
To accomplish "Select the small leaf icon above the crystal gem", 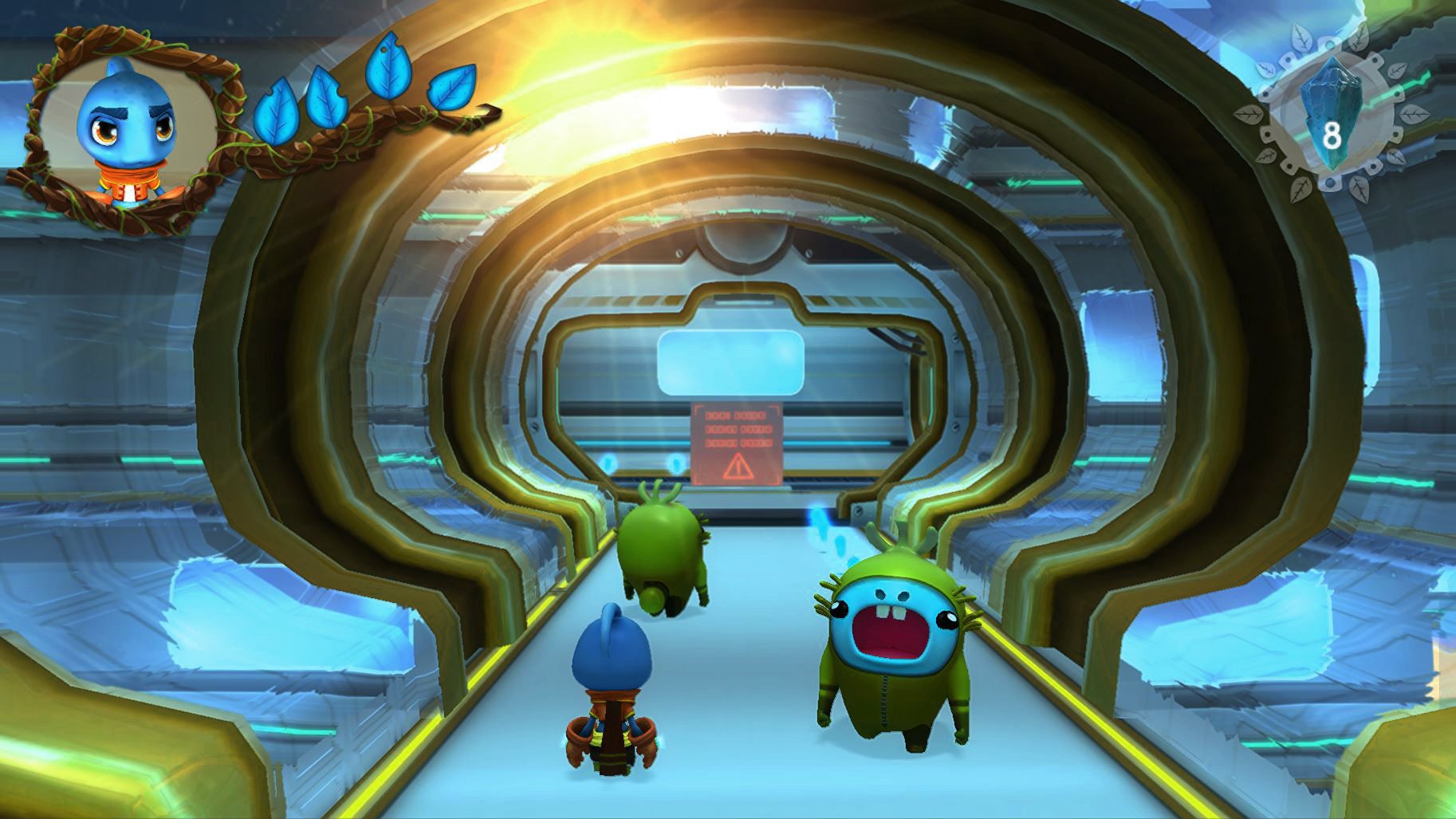I will coord(1301,38).
